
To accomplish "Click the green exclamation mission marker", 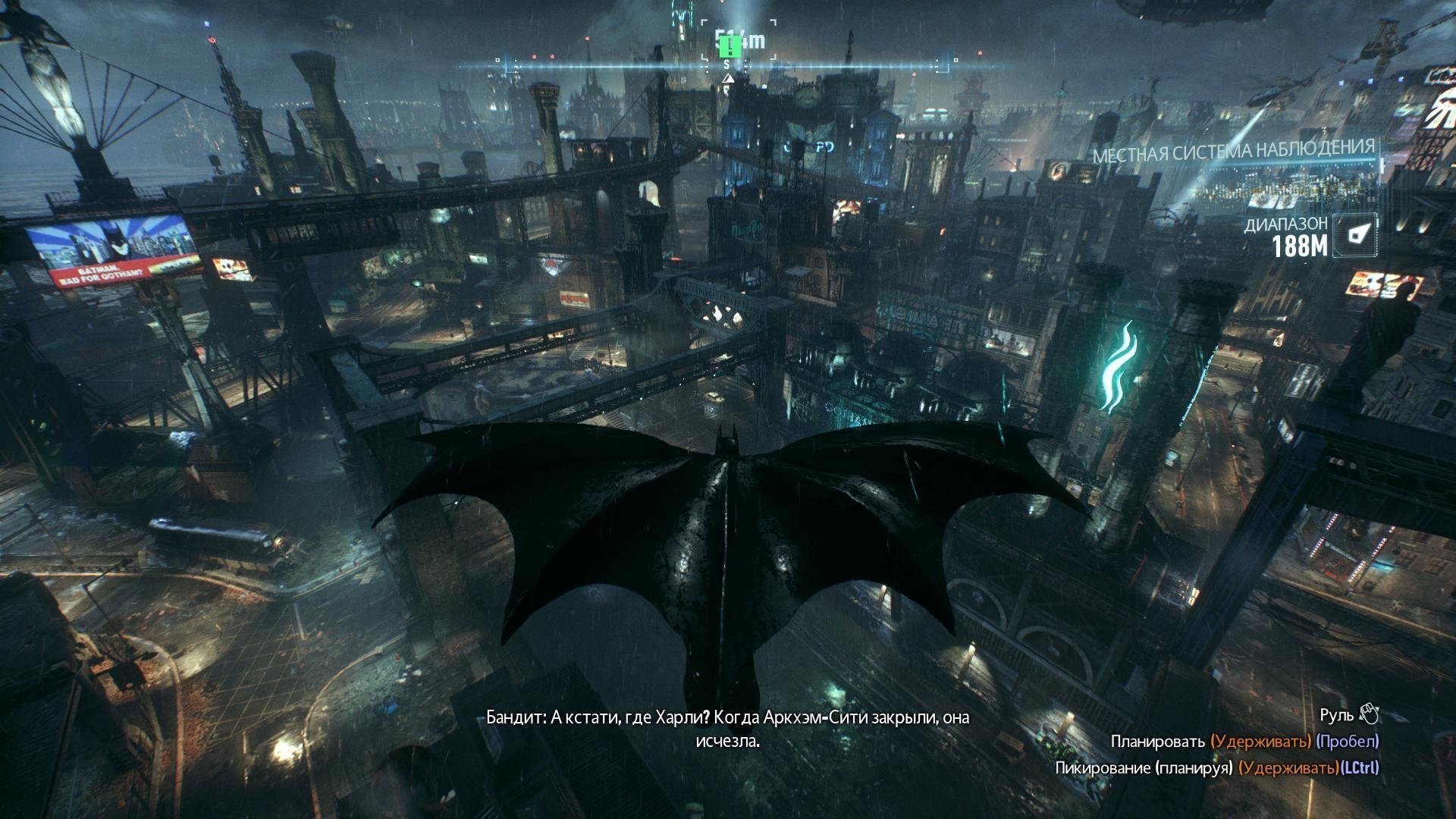I will coord(730,48).
